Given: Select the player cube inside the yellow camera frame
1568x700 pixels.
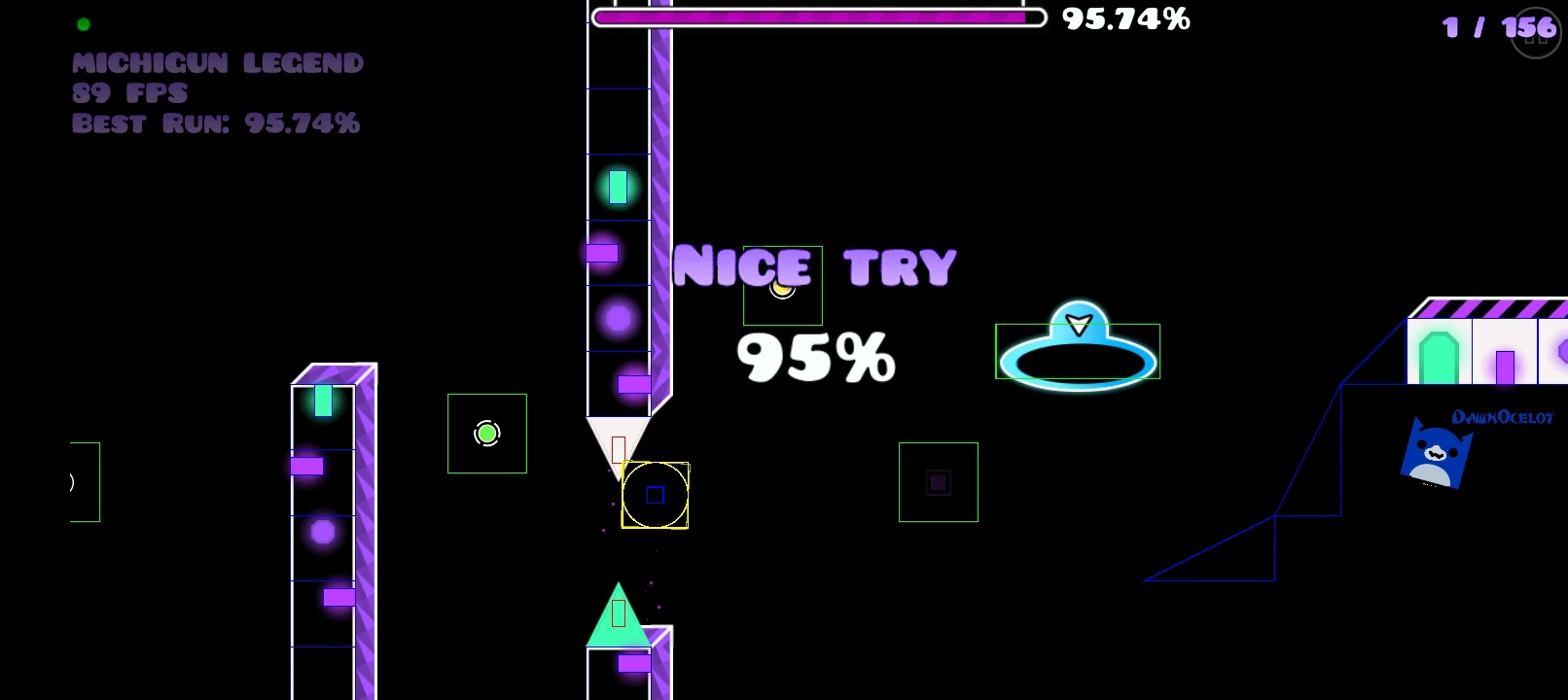Looking at the screenshot, I should [x=654, y=496].
